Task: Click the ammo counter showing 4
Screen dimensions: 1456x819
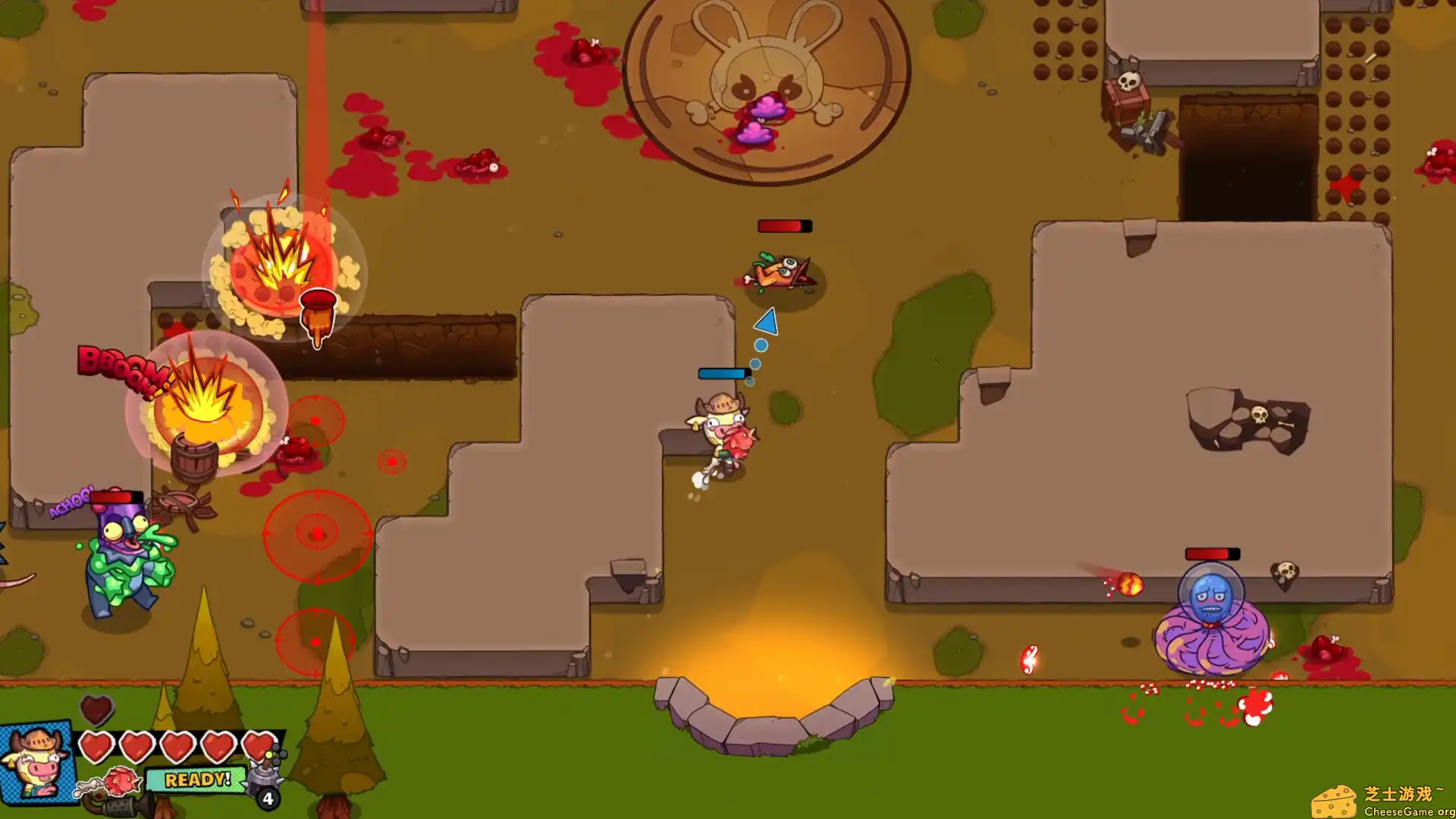Action: coord(267,799)
